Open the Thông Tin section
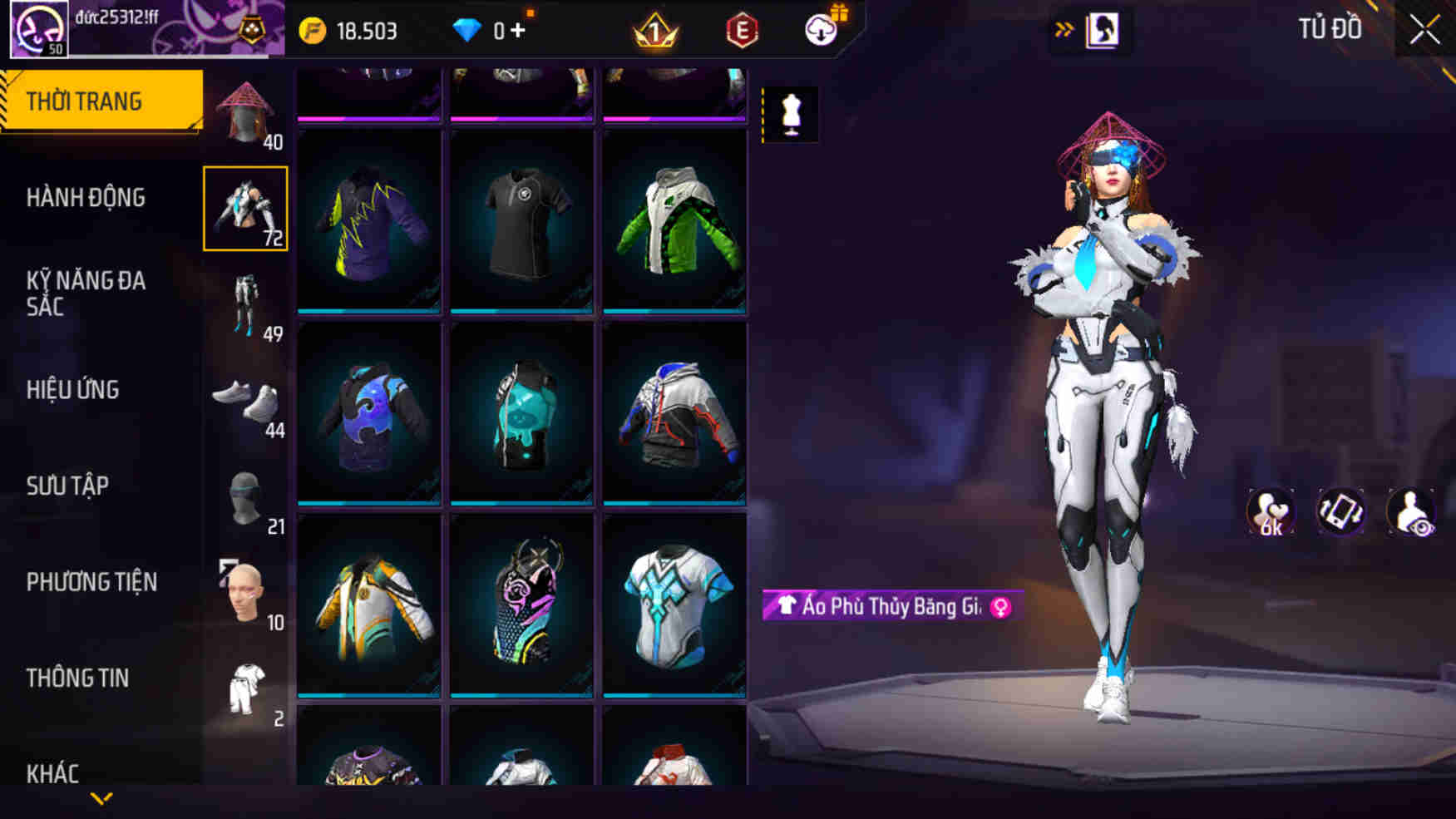 [77, 678]
